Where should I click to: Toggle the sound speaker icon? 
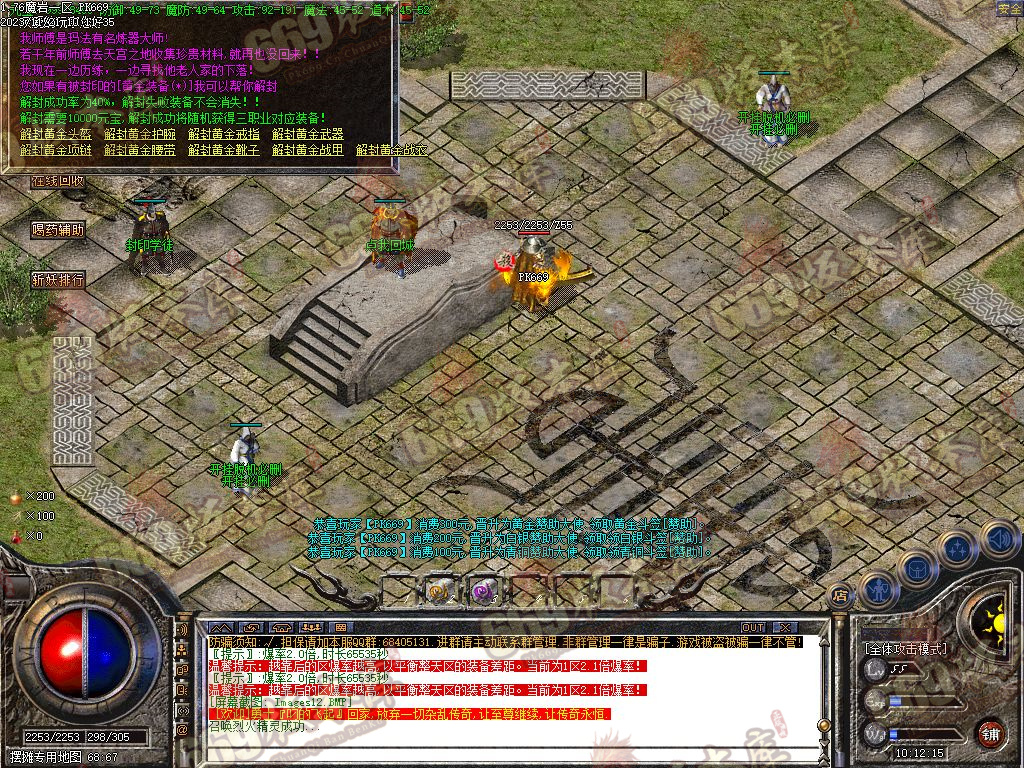998,538
